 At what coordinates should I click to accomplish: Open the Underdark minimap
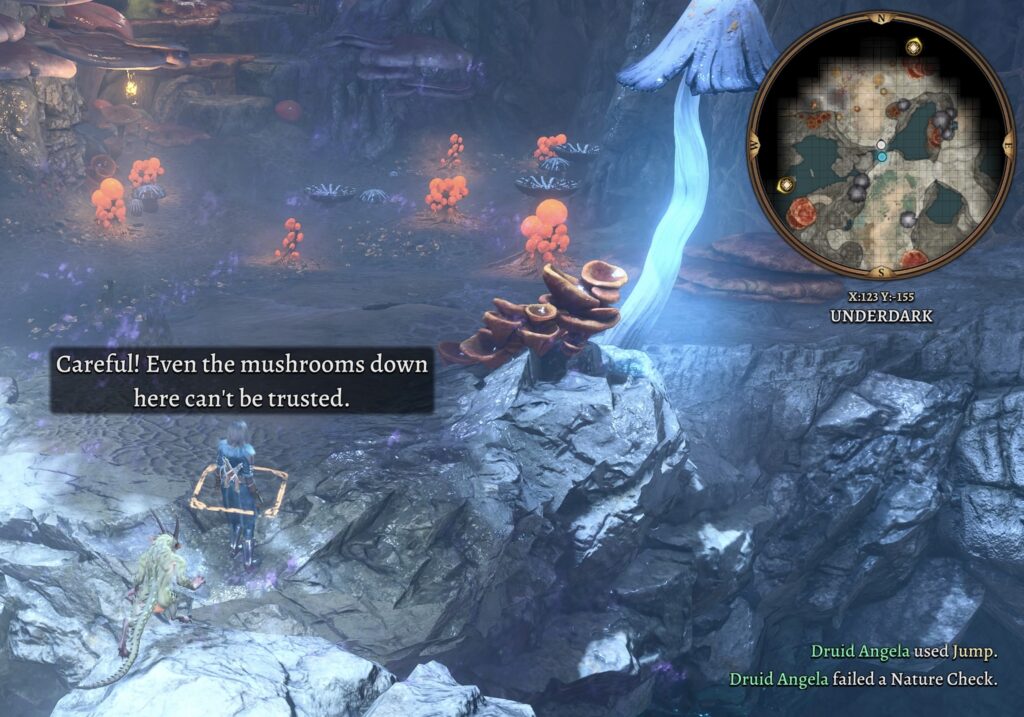click(x=881, y=146)
